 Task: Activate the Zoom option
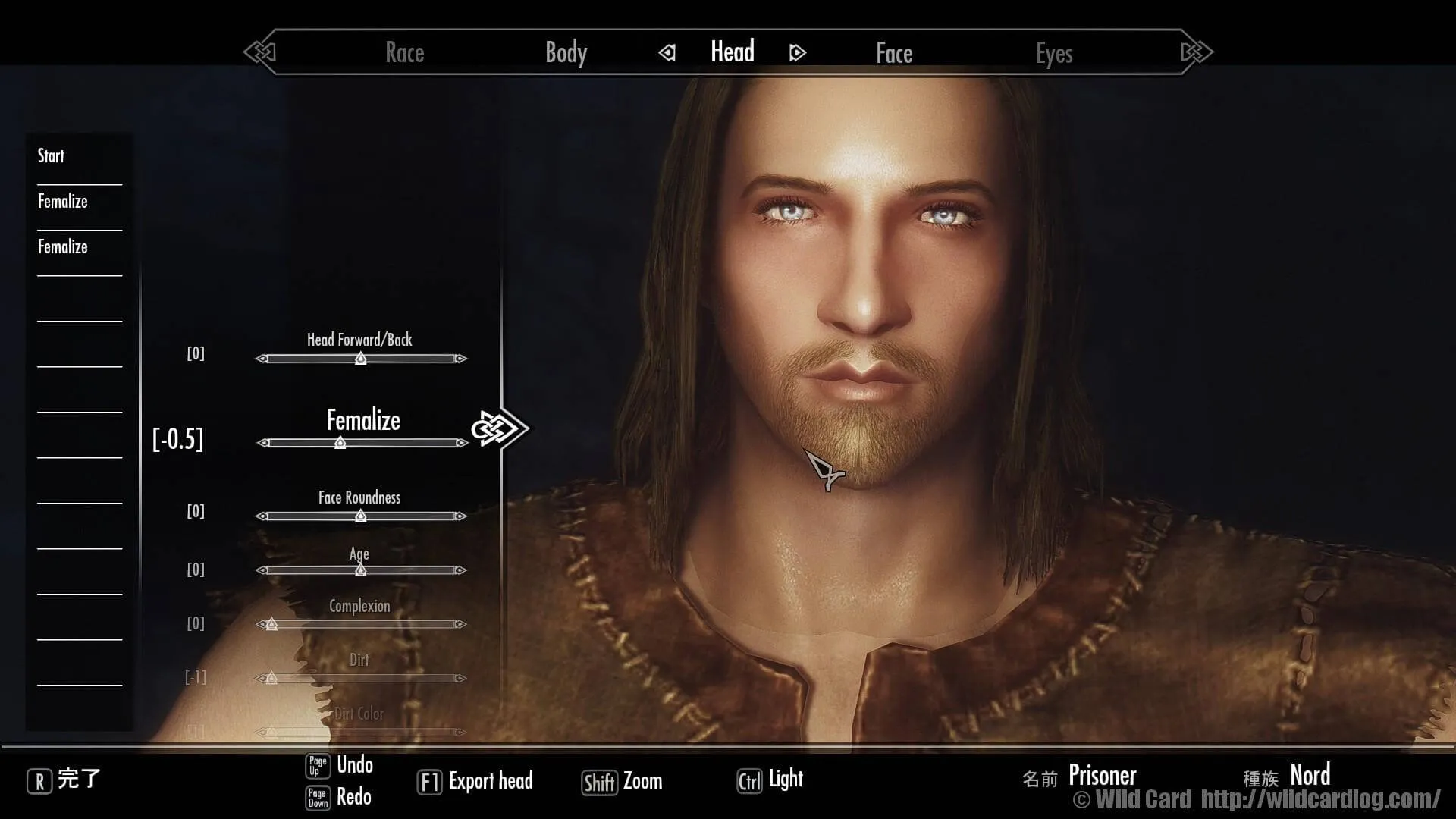click(x=642, y=781)
